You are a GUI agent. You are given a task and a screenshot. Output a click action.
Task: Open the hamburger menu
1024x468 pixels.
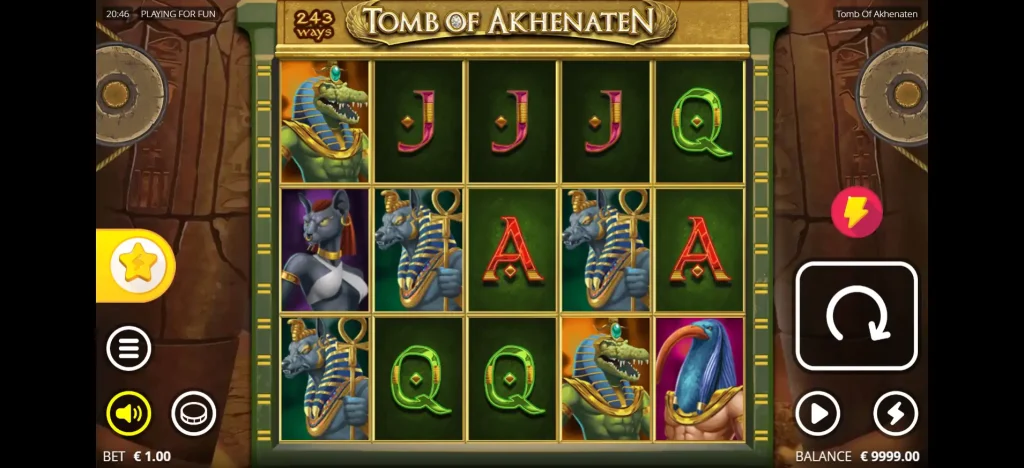129,349
